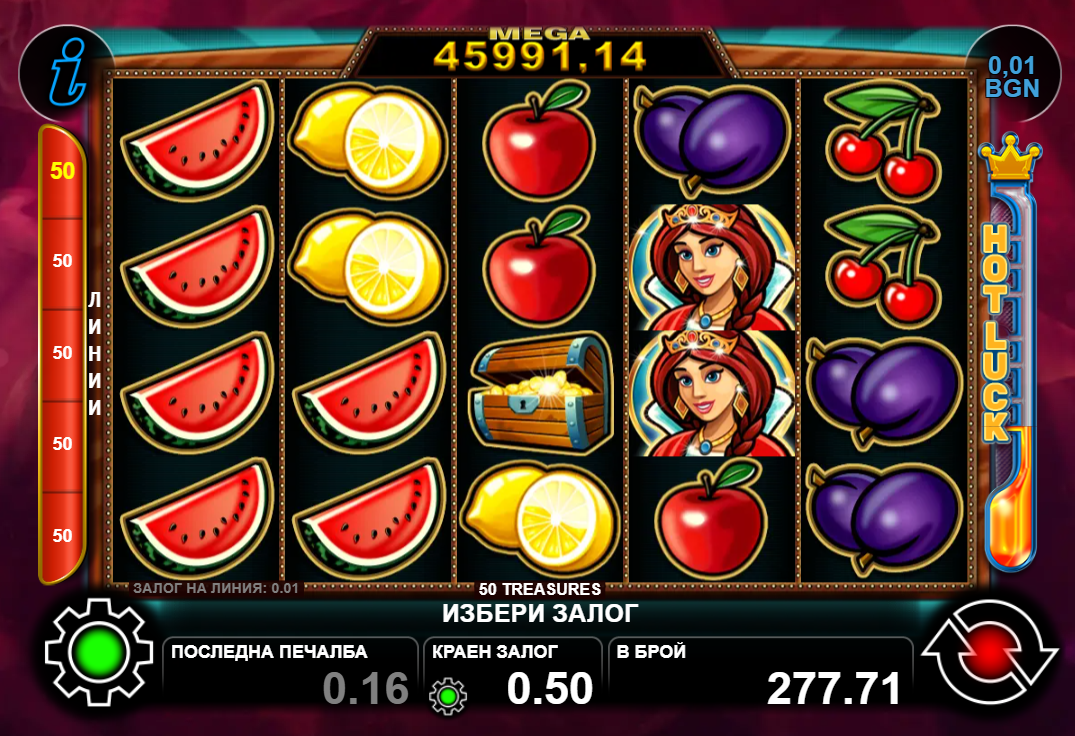Open the blue info paytable button
Viewport: 1075px width, 736px height.
click(x=66, y=73)
